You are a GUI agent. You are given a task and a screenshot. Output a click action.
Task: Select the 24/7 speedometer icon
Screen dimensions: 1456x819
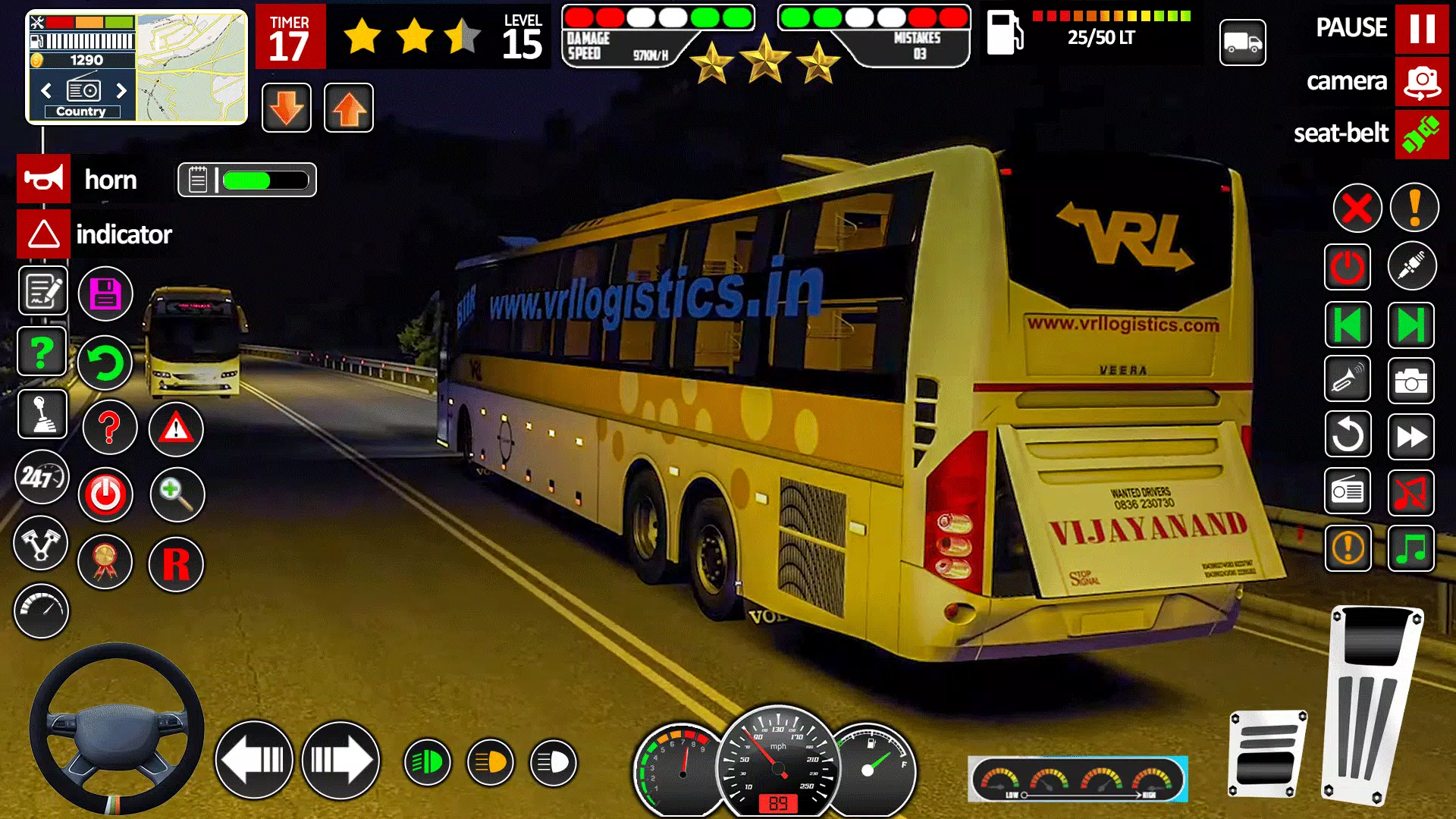click(x=42, y=478)
